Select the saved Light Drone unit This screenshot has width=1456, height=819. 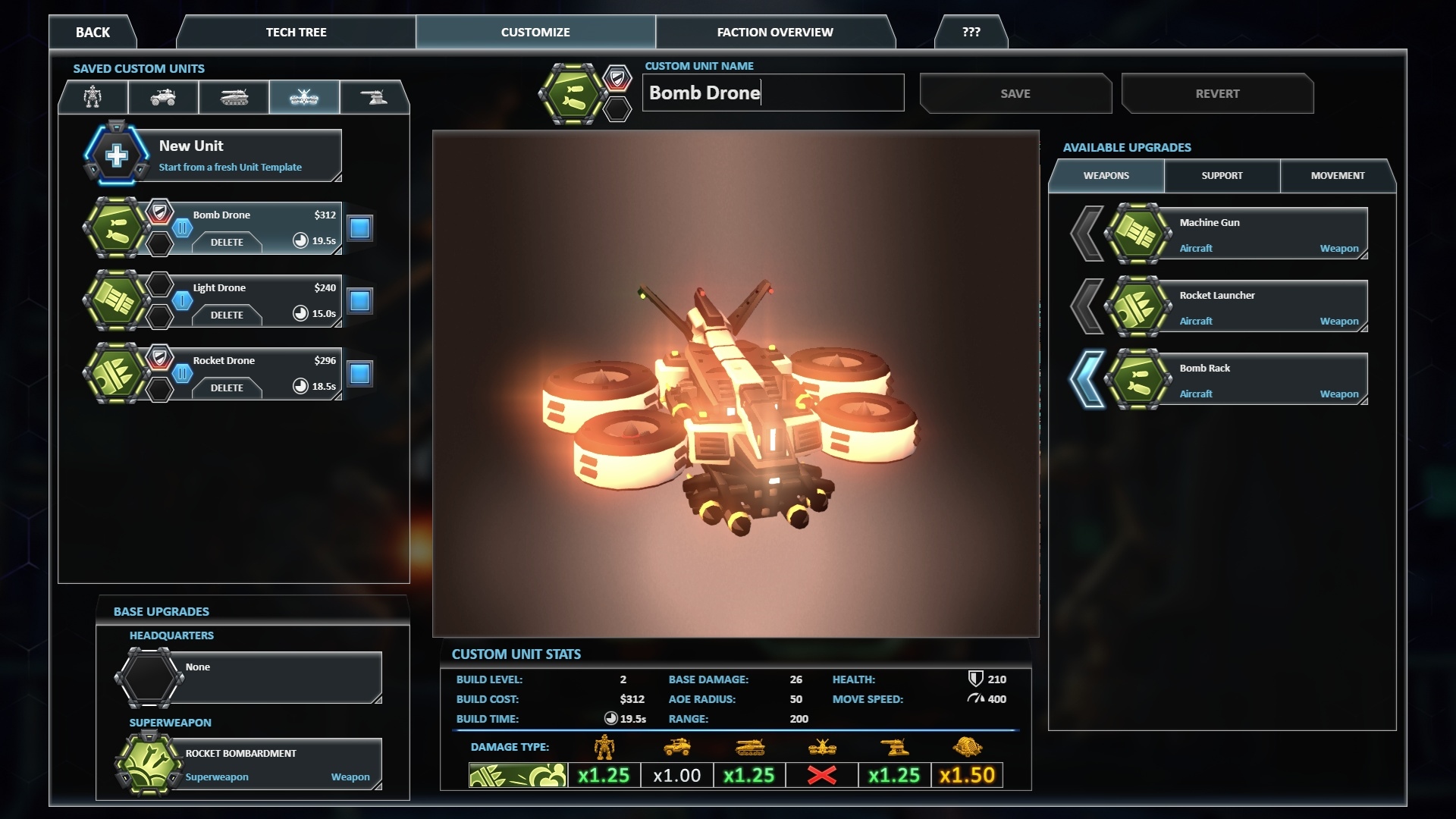pyautogui.click(x=258, y=289)
